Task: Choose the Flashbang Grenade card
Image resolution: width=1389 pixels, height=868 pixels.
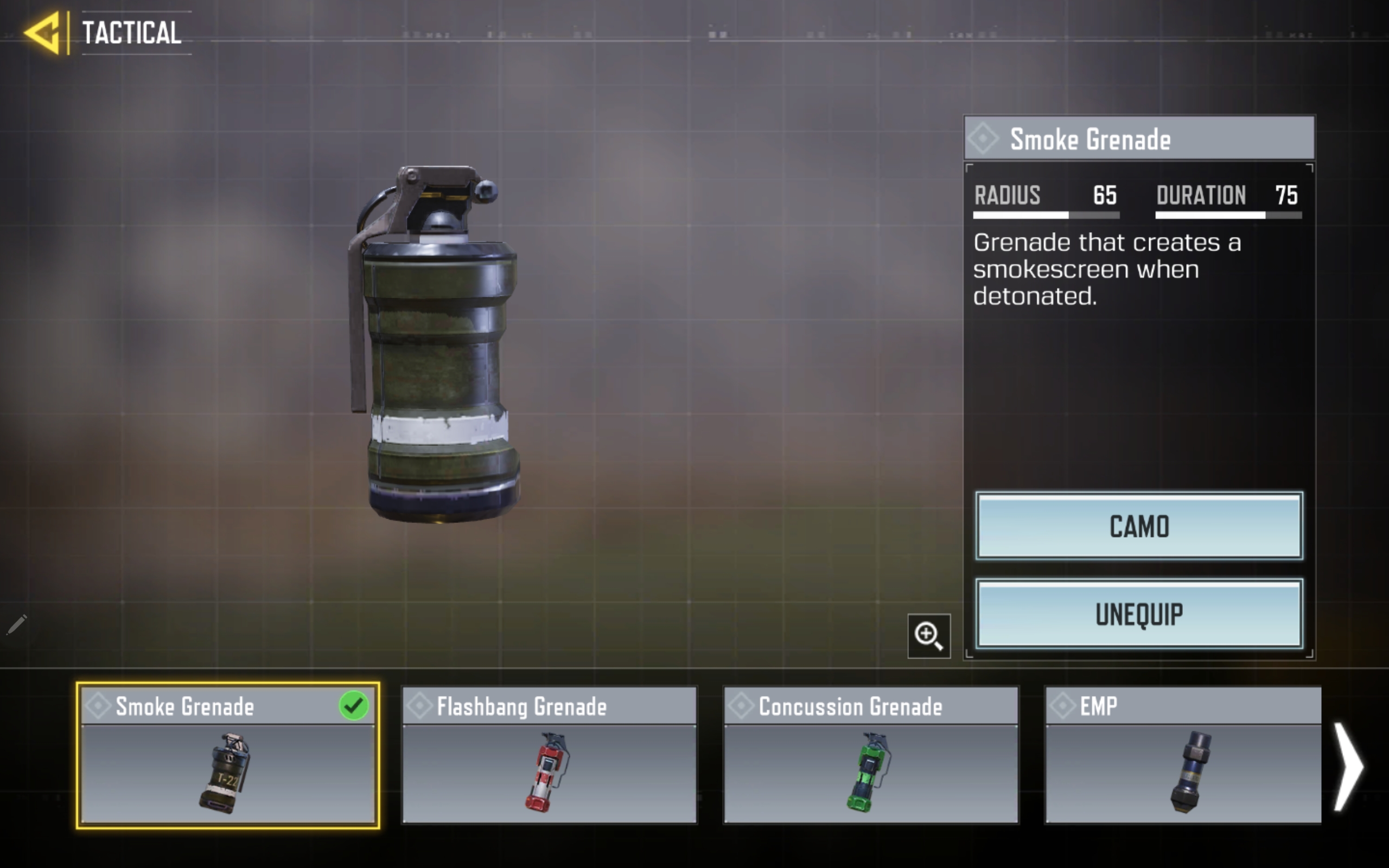Action: coord(549,756)
